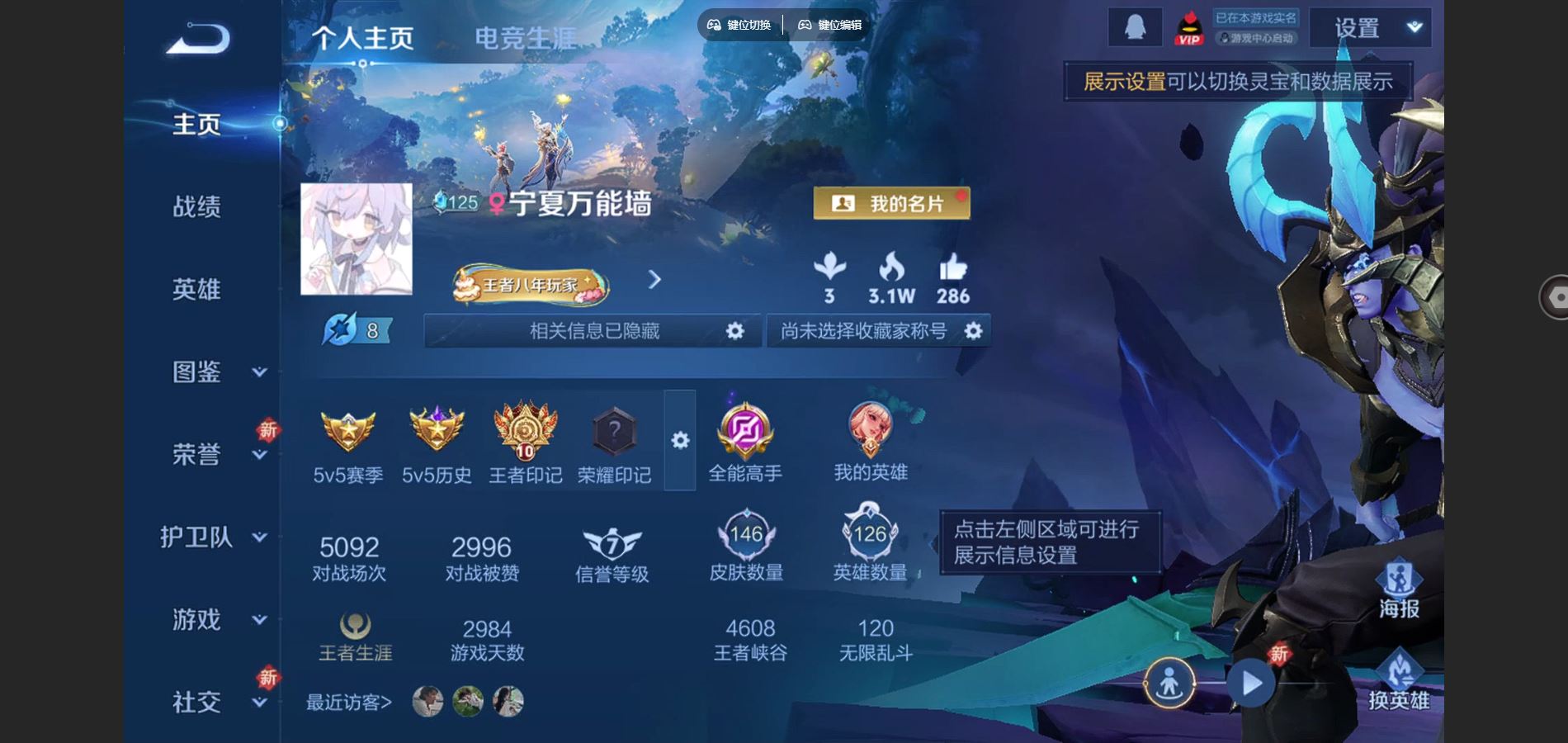Screen dimensions: 1568x743
Task: Open the QQ account icon
Action: pos(1135,25)
